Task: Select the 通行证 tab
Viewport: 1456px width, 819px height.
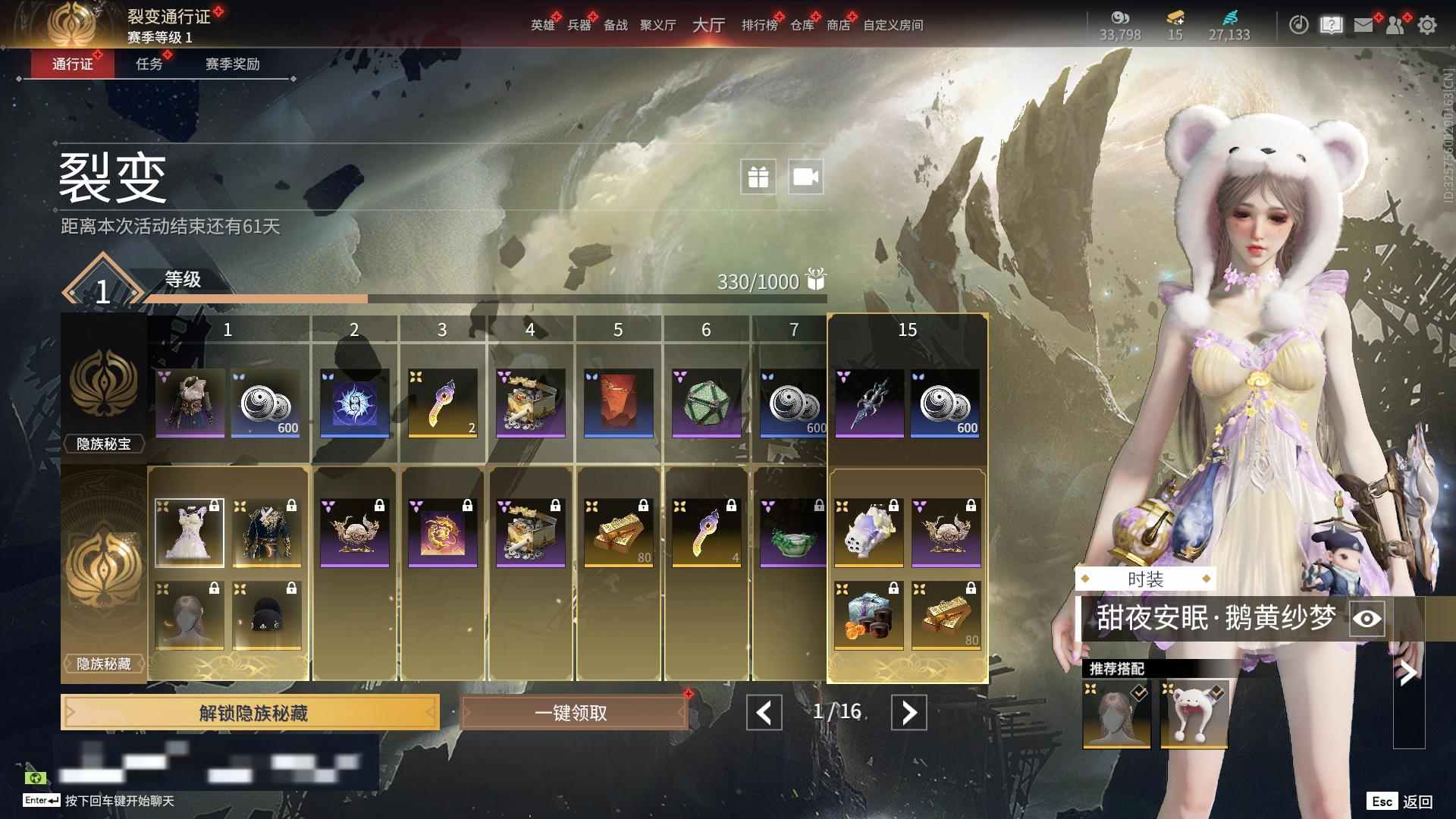Action: click(73, 64)
